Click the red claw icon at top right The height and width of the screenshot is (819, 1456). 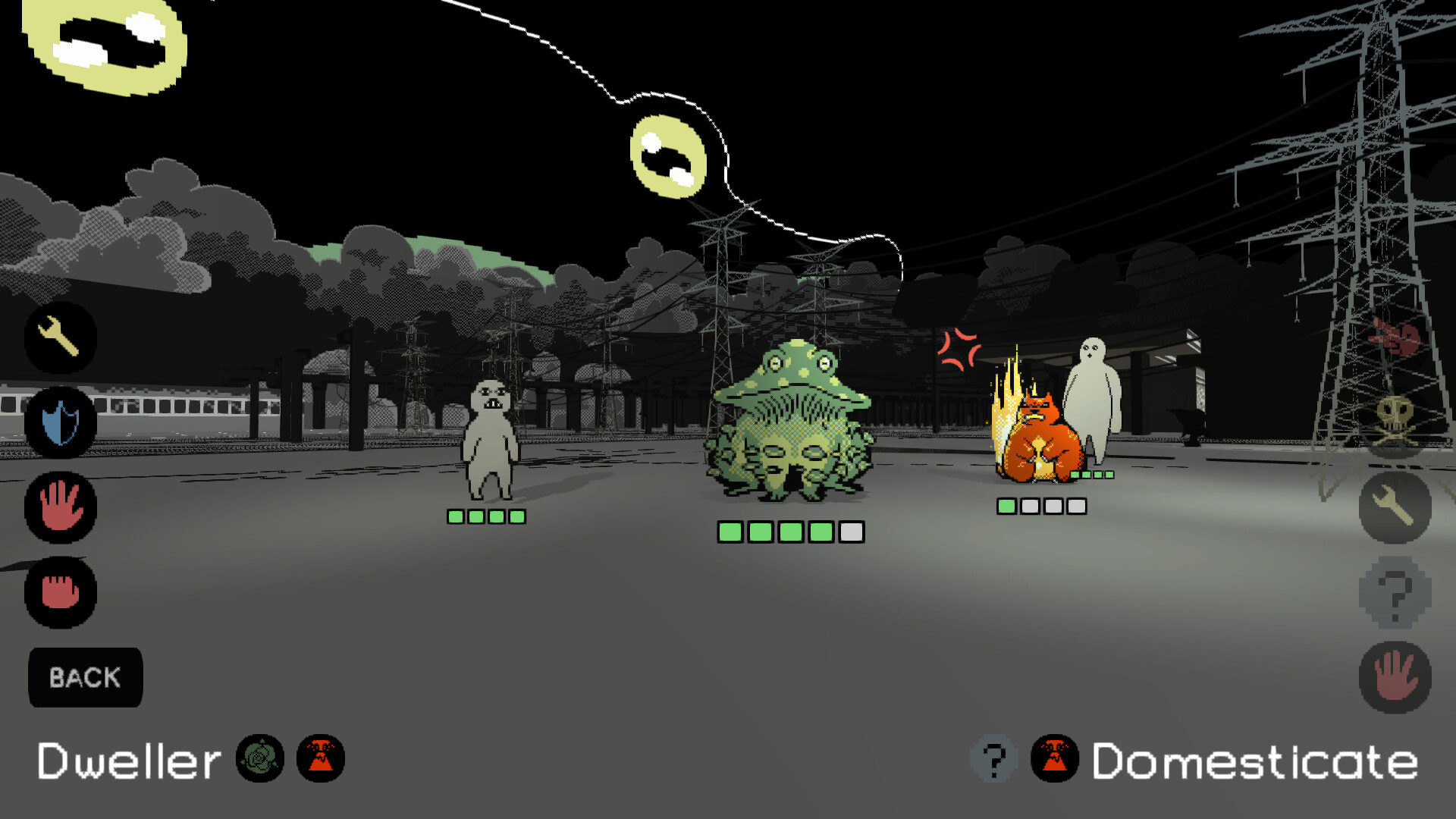[x=1394, y=339]
